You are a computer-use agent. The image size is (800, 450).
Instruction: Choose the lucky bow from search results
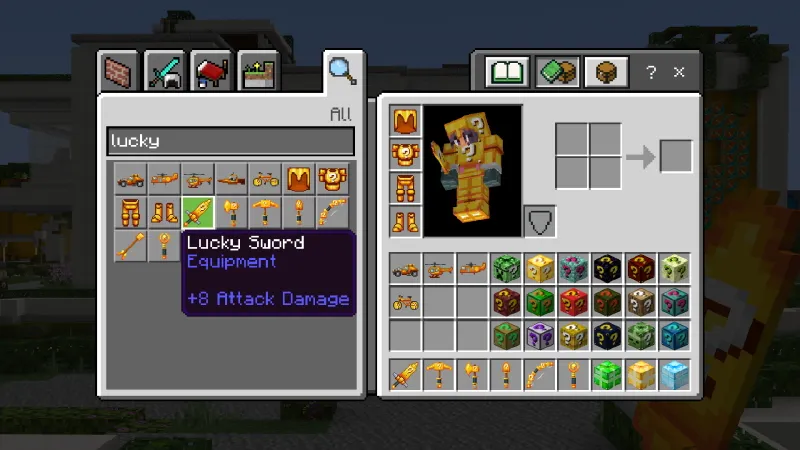(x=334, y=212)
